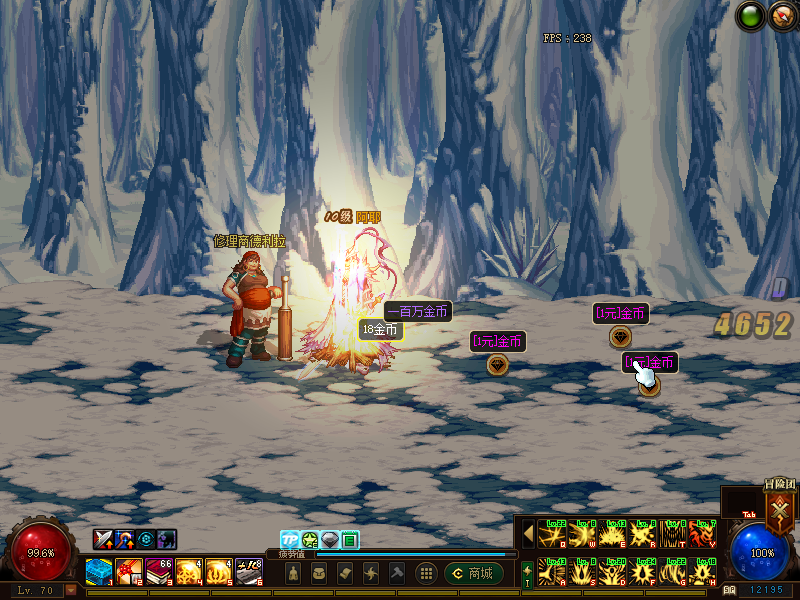Screen dimensions: 800x600
Task: Use the Lv.20 skill on hotkey D
Action: tap(612, 572)
